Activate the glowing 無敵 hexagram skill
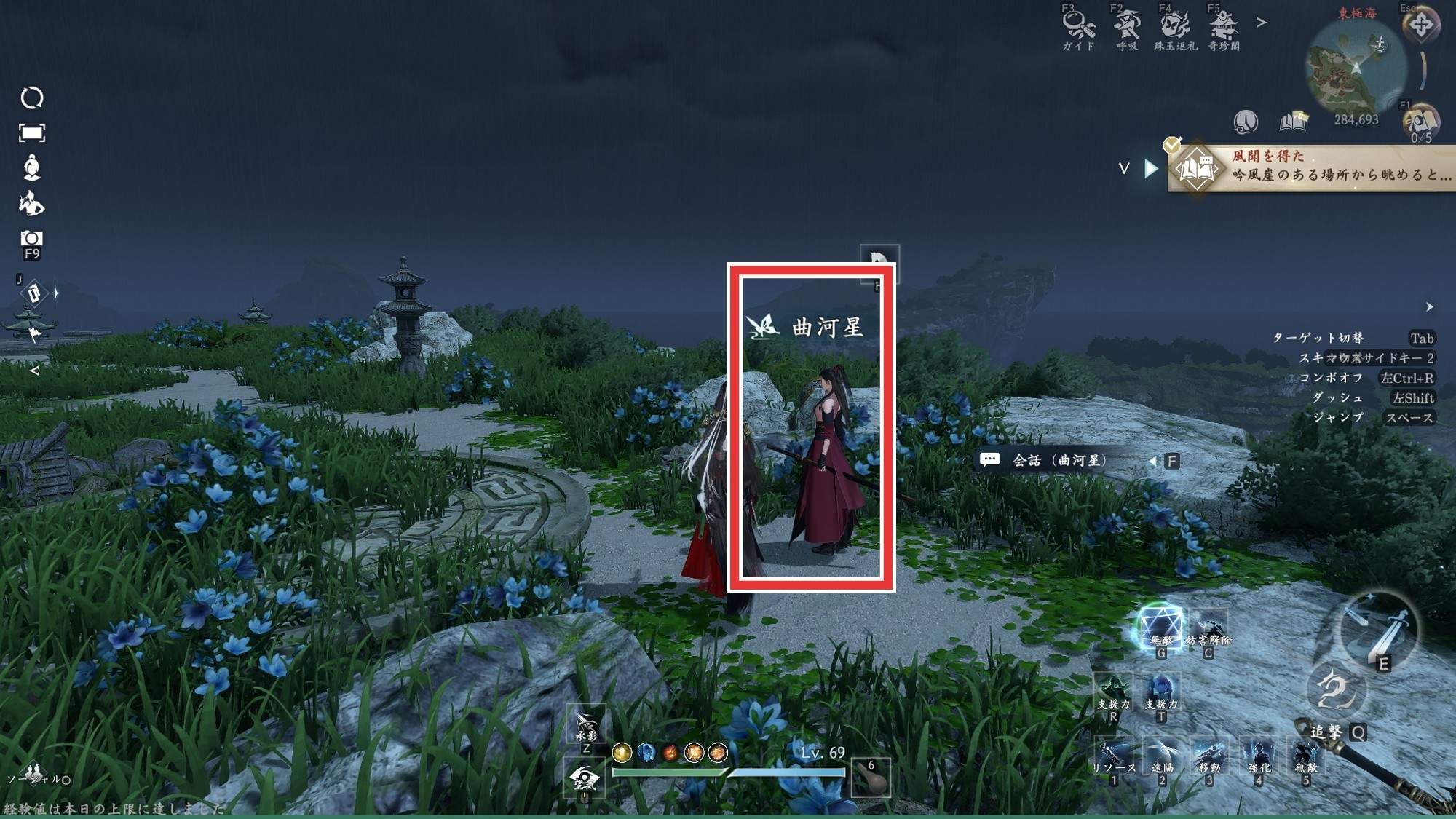The height and width of the screenshot is (819, 1456). (x=1160, y=627)
